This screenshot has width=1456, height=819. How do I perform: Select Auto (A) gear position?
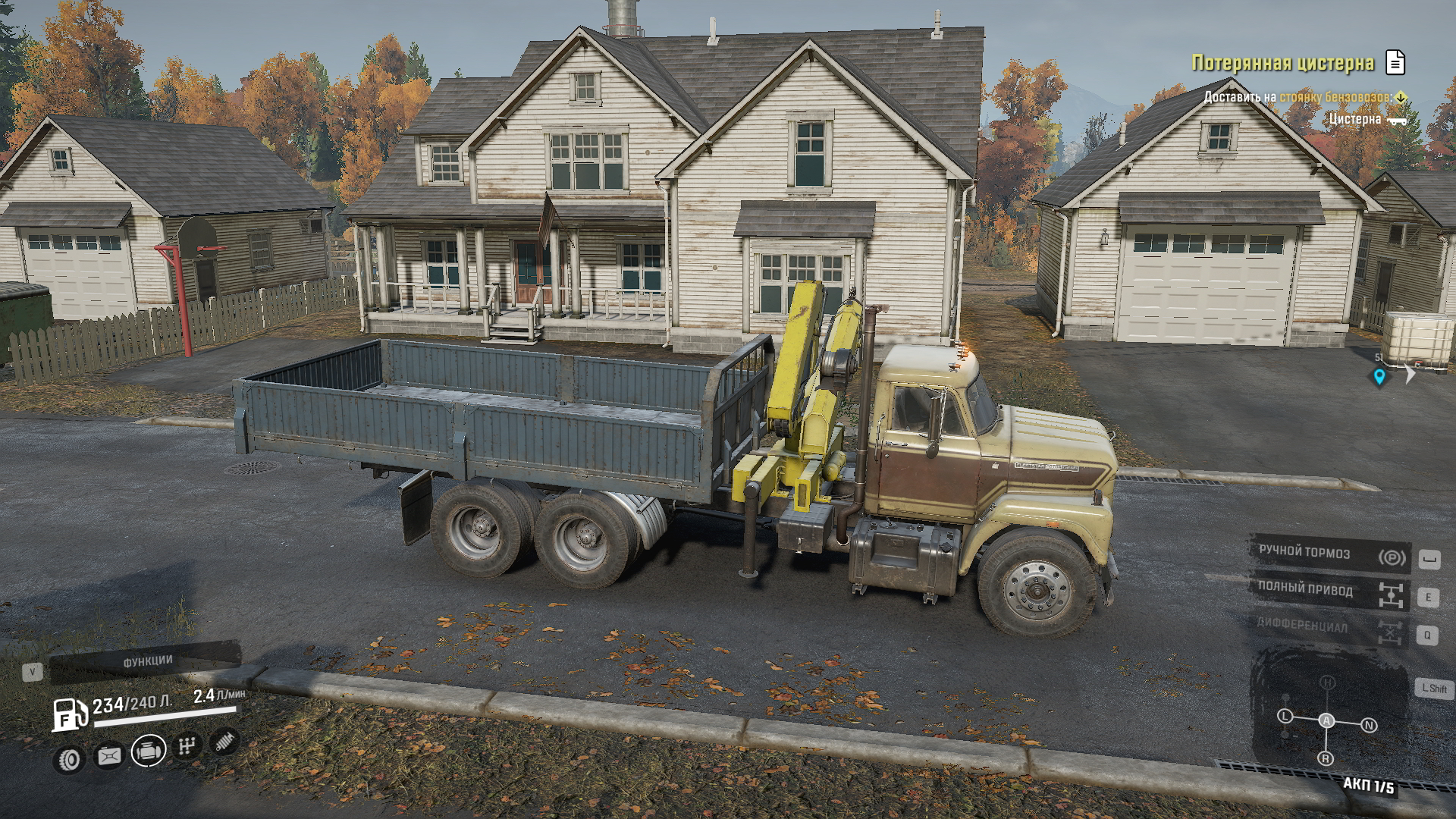click(x=1326, y=720)
